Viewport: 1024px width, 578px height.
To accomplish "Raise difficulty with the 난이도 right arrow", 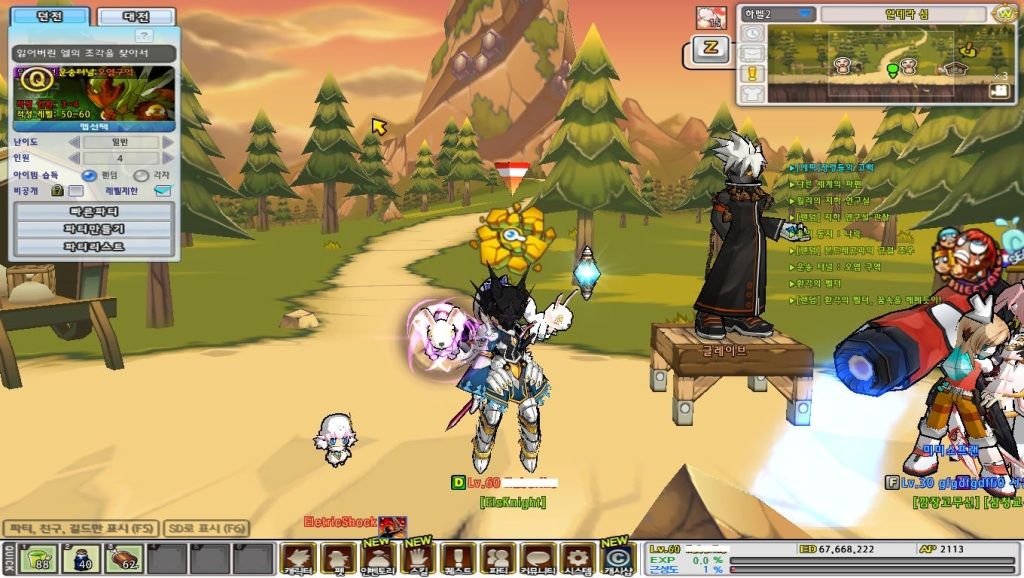I will (x=168, y=143).
